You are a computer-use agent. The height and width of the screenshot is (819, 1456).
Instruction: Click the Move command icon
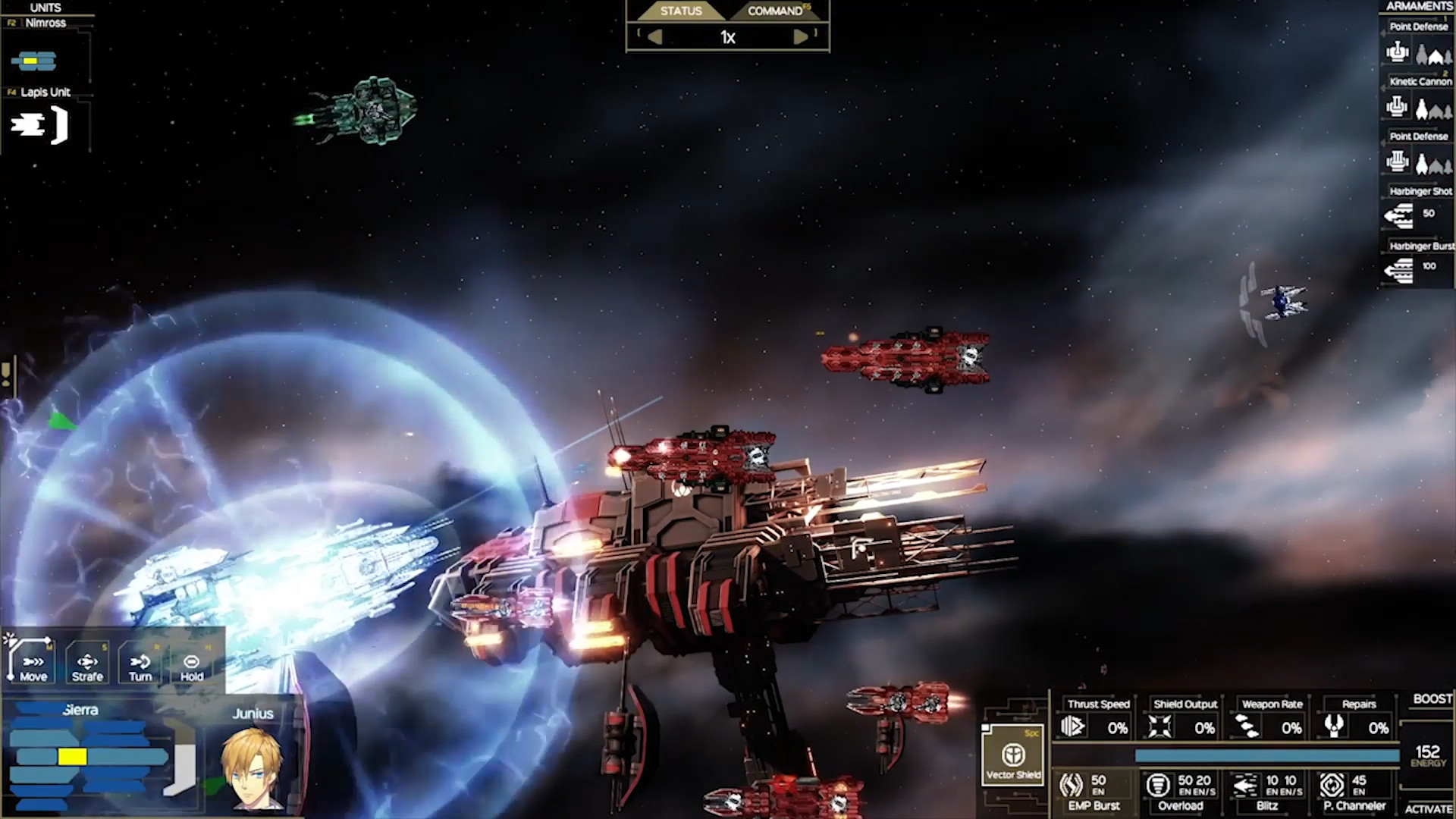click(30, 662)
